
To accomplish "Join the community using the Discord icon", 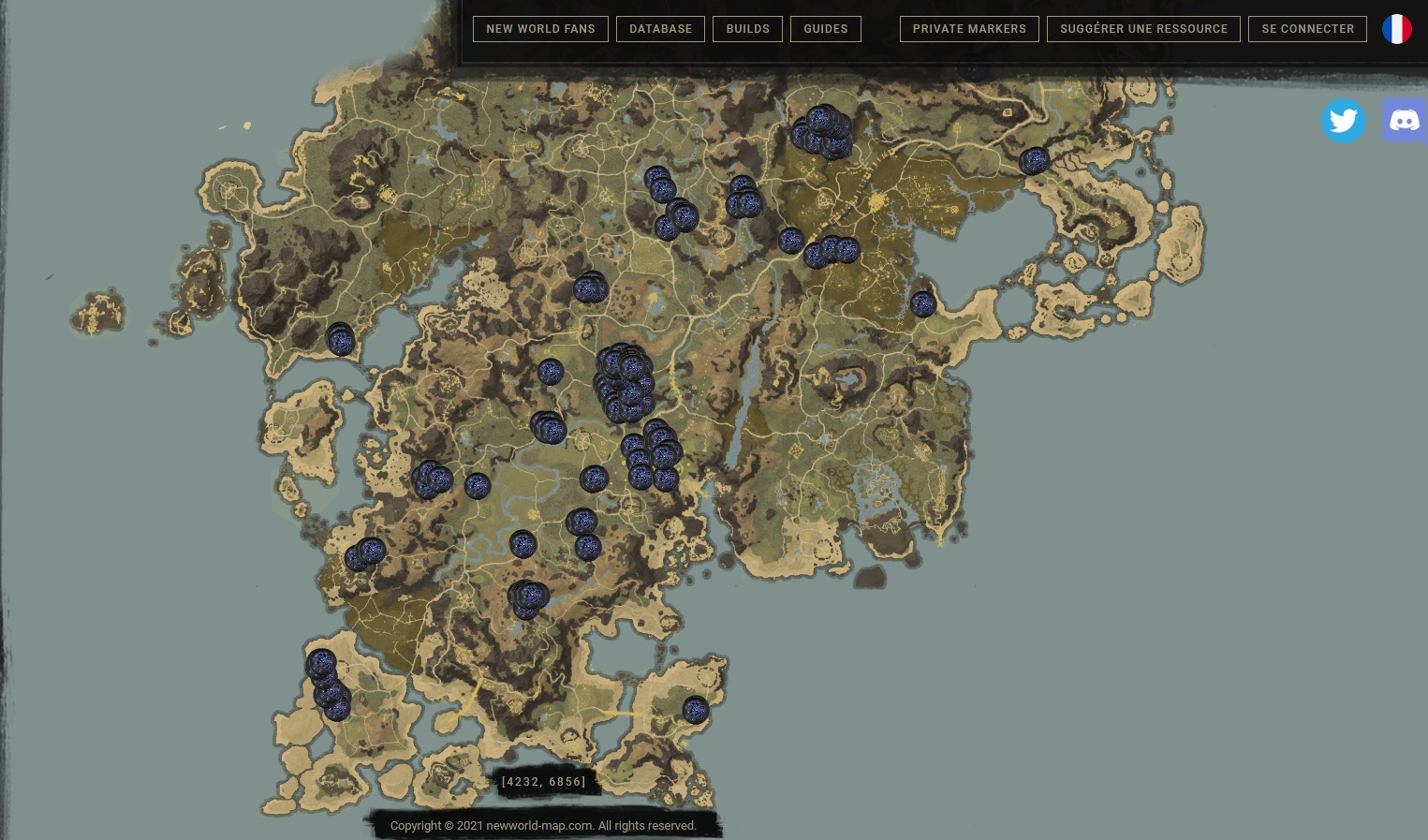I will (1405, 121).
